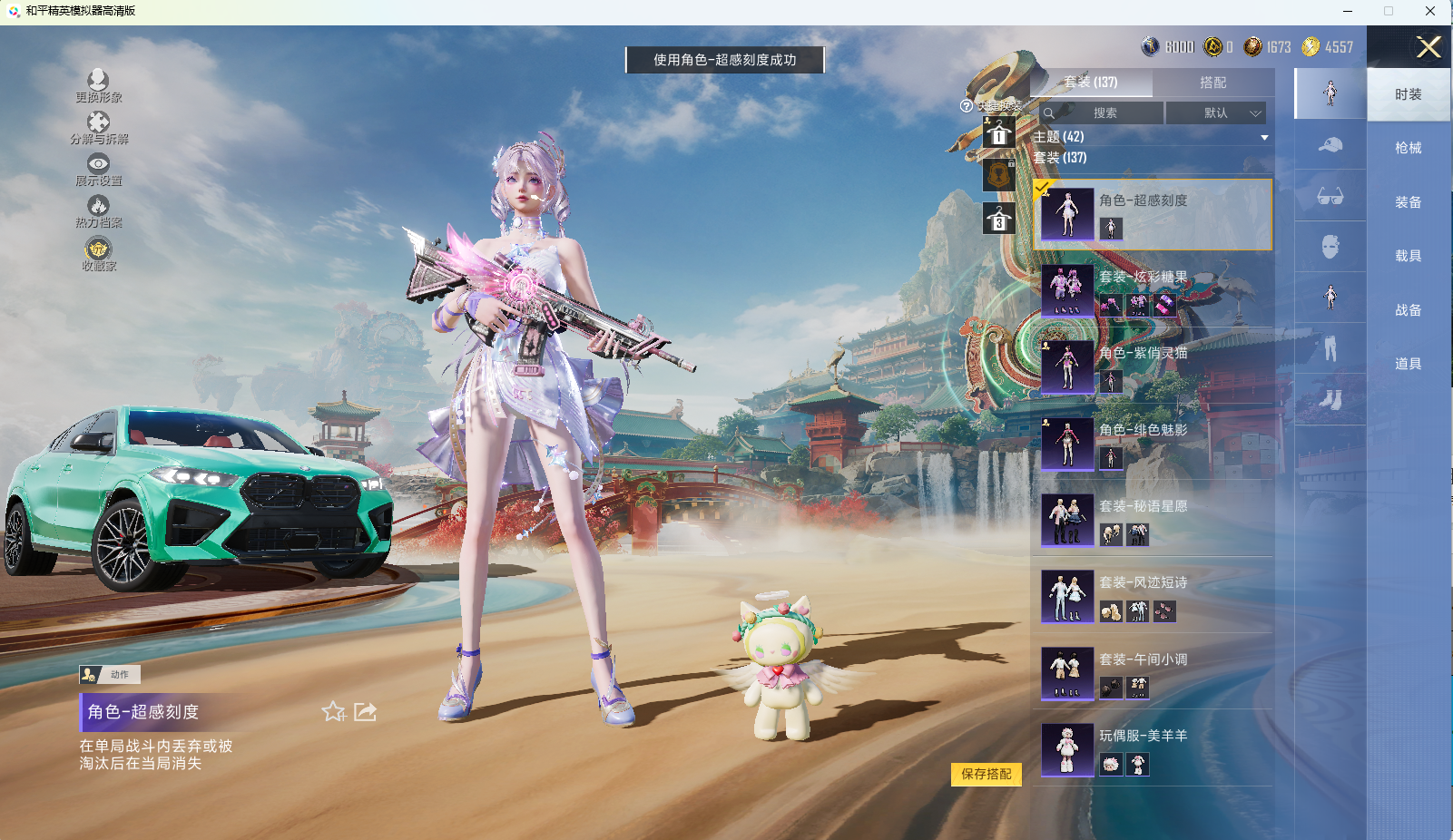Save the outfit with 保存搭配

[986, 774]
